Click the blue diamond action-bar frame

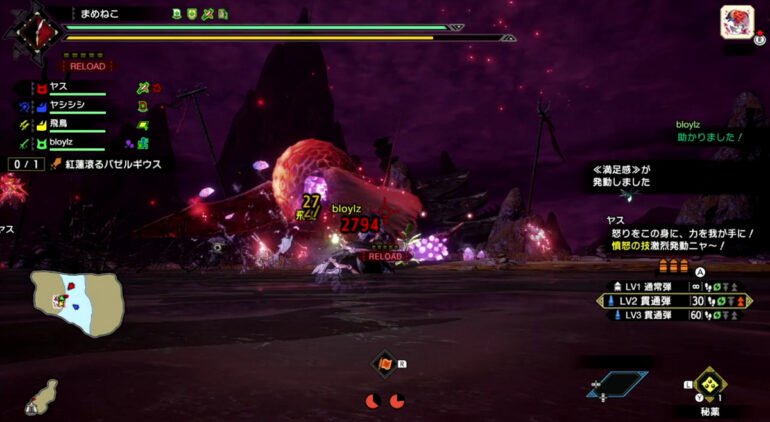coord(617,382)
